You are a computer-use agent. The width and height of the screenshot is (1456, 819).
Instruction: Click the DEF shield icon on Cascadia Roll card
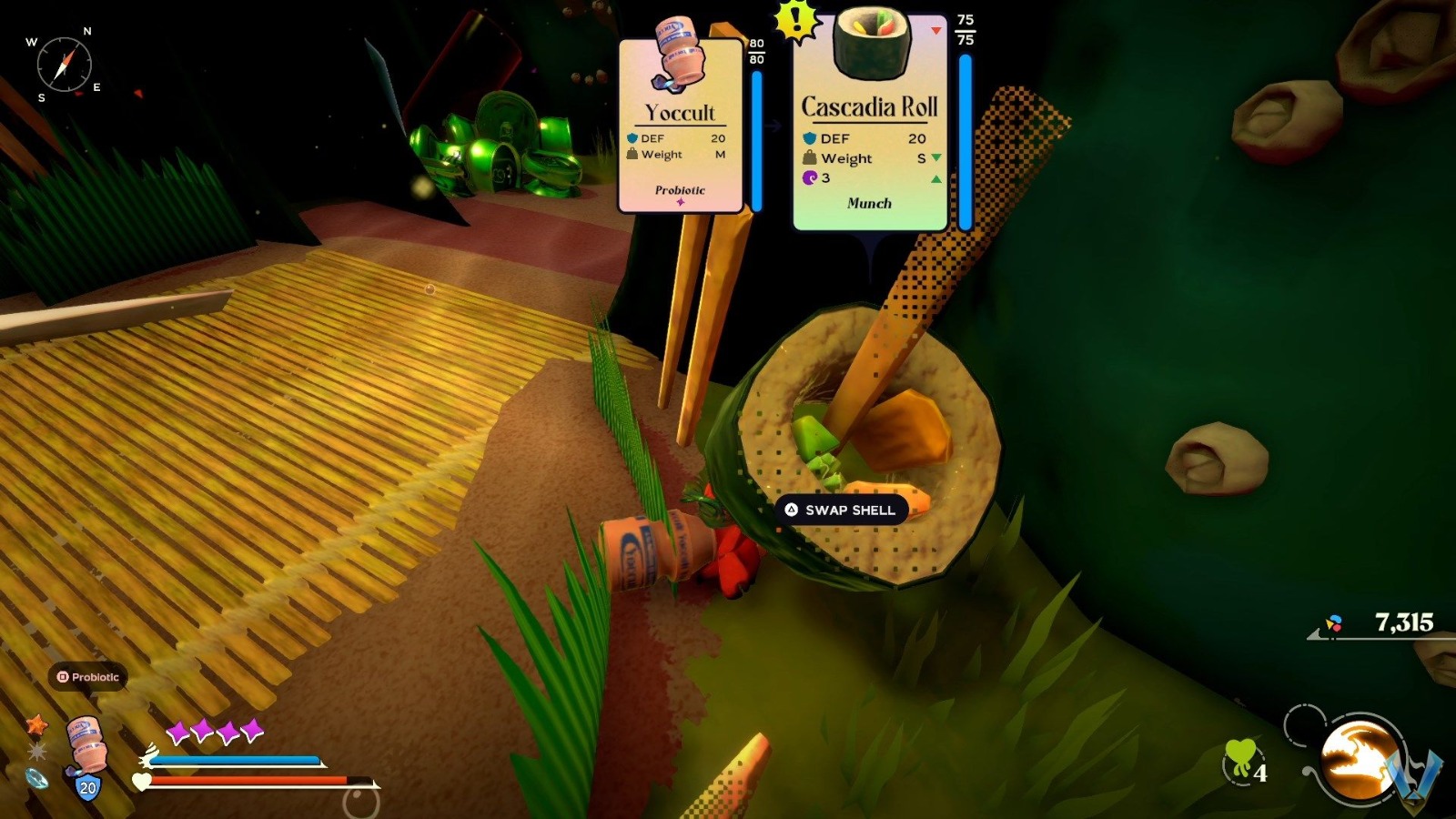point(809,137)
